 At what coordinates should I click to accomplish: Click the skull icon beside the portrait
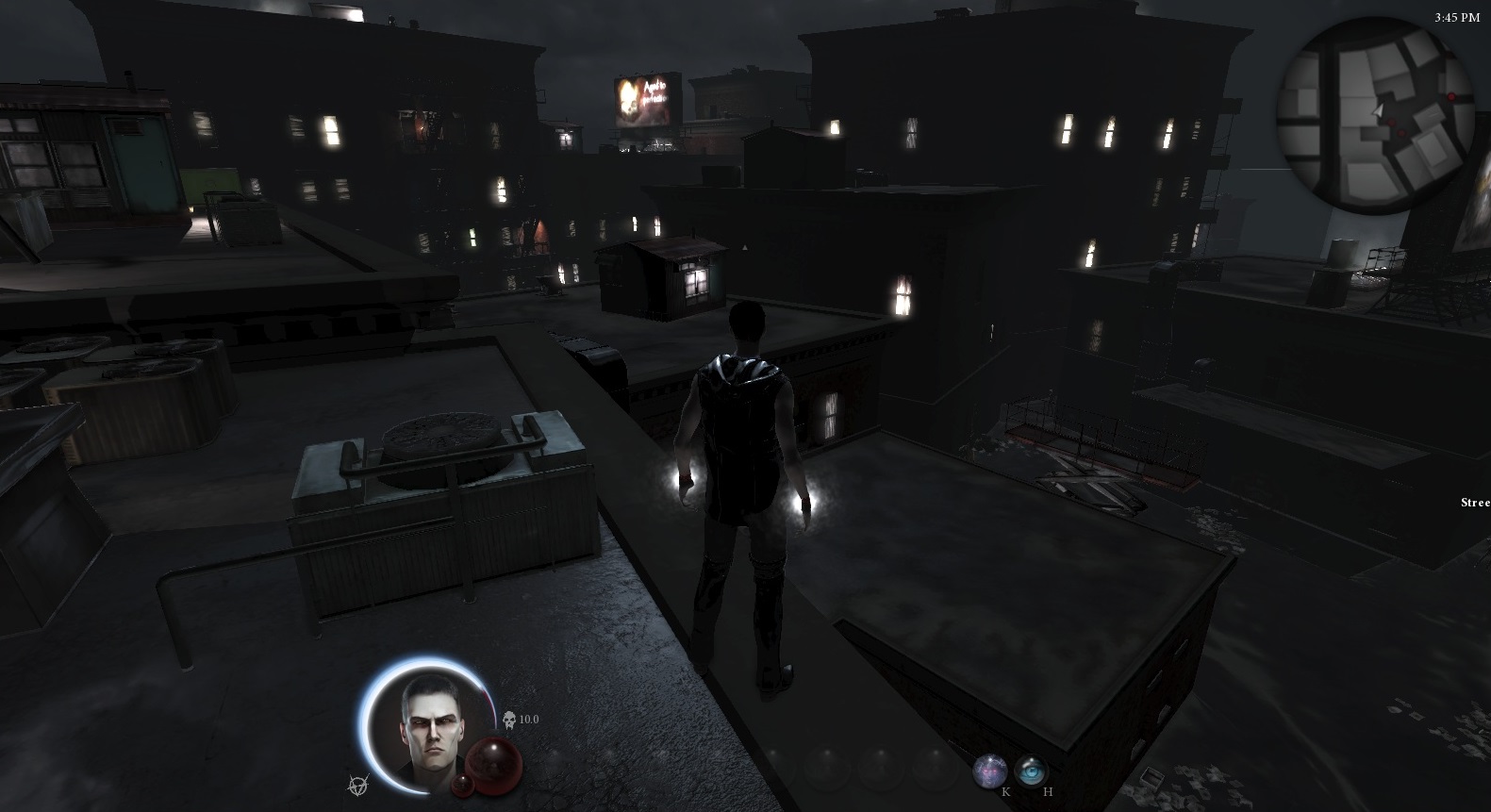pos(509,720)
